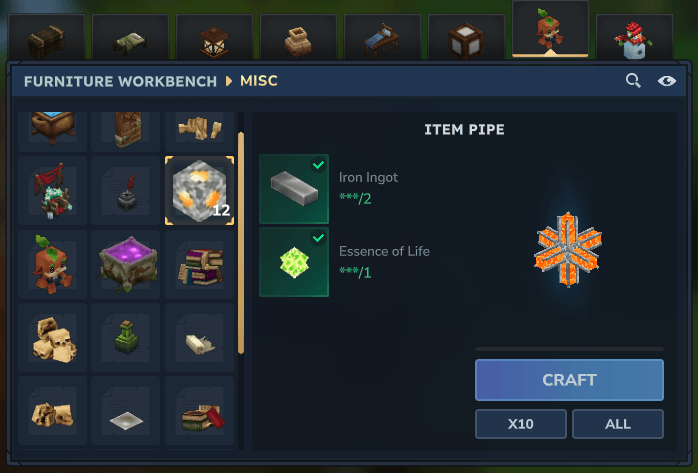Select the Iron Ingot ingredient slot
698x473 pixels.
pyautogui.click(x=294, y=189)
